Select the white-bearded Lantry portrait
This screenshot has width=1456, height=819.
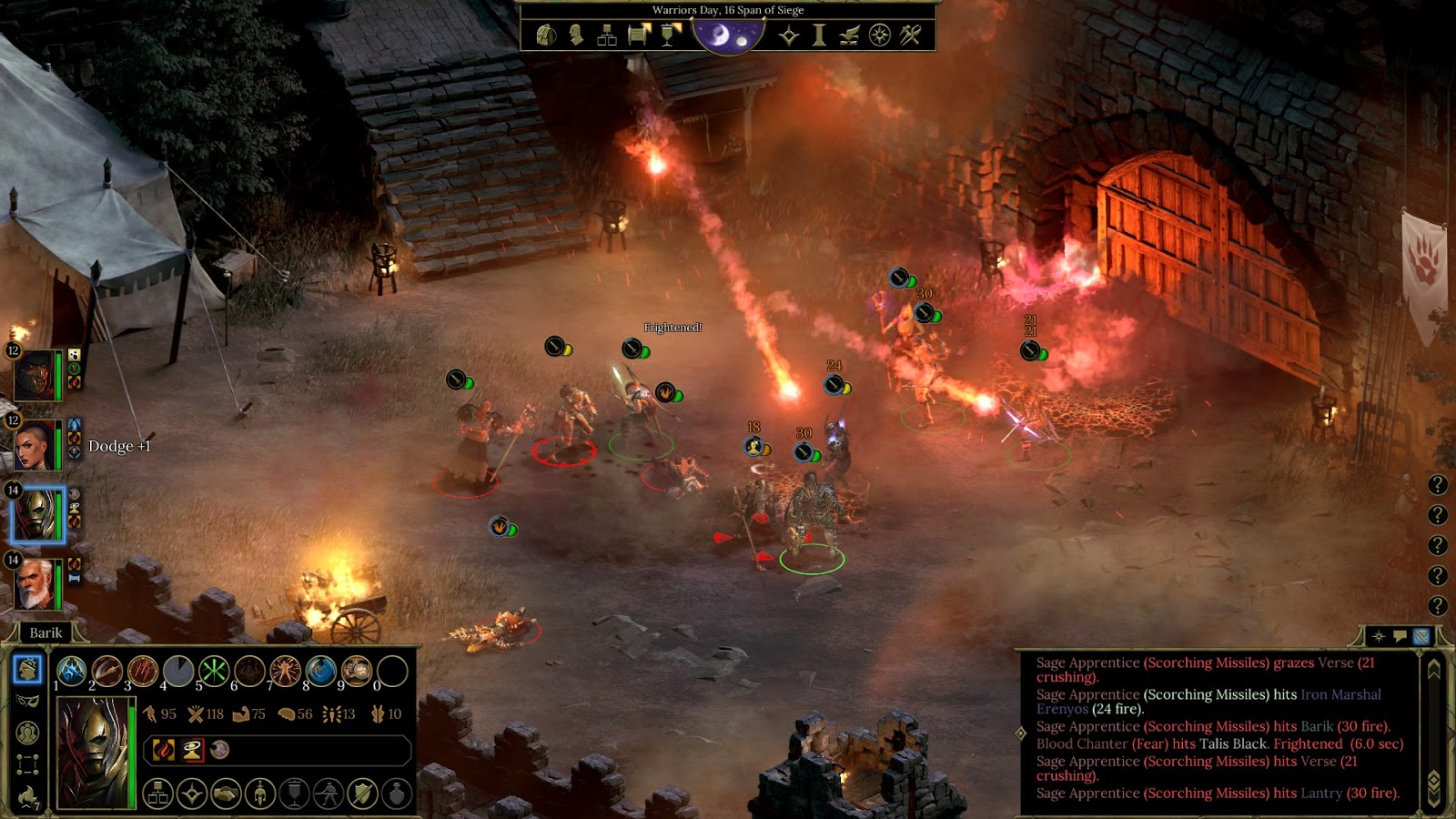click(x=35, y=584)
